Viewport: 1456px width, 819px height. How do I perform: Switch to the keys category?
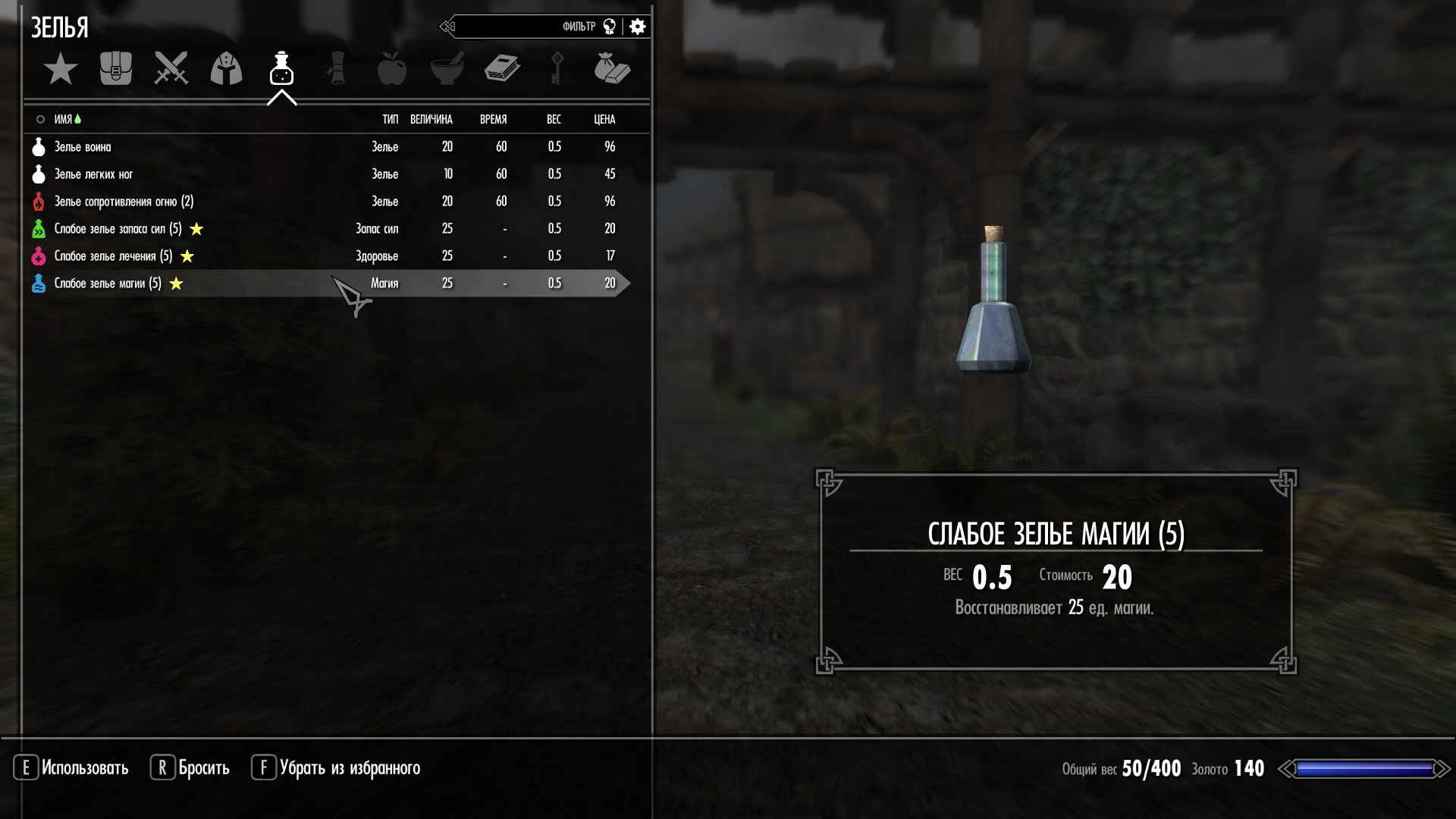point(557,69)
